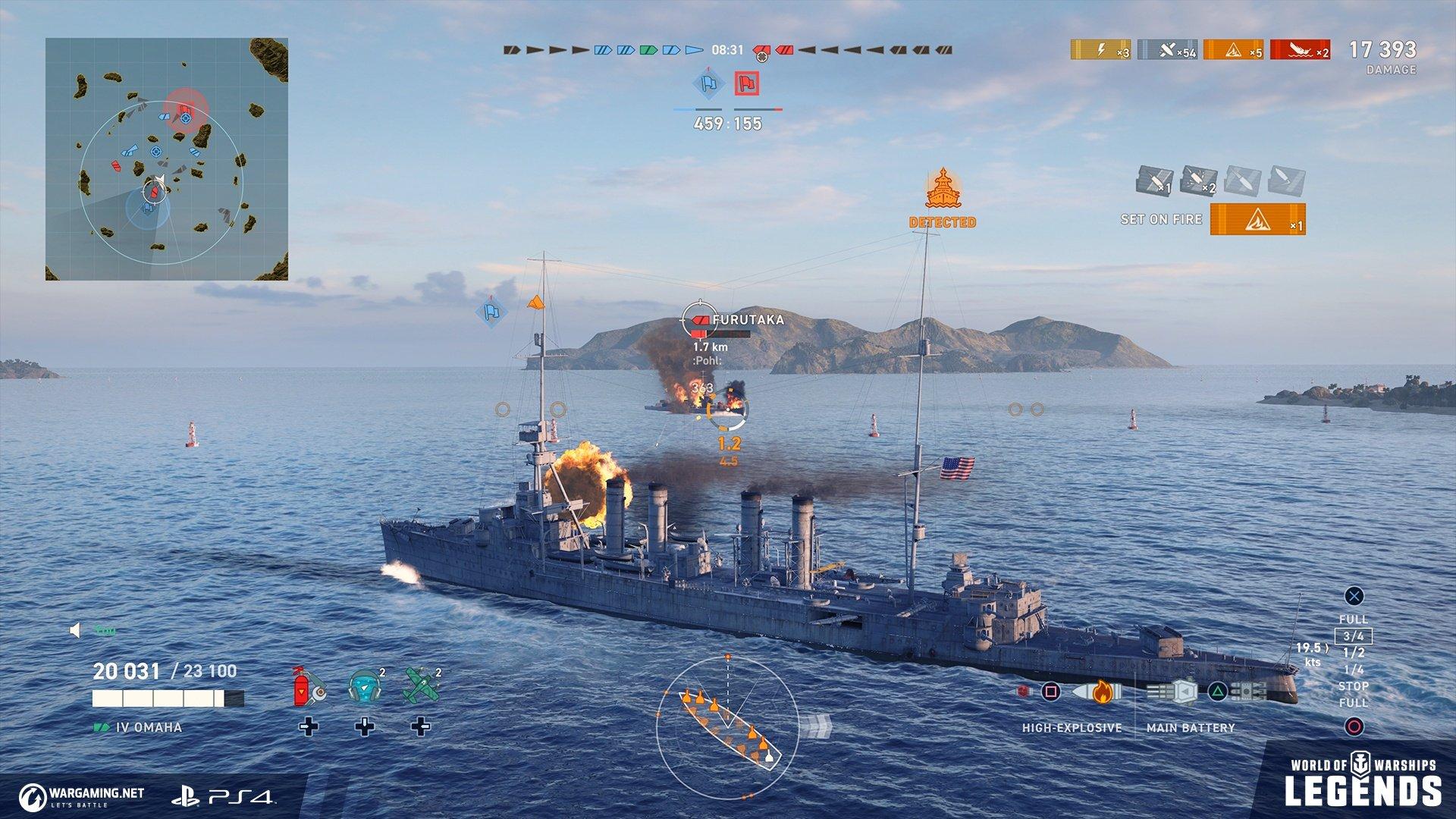The width and height of the screenshot is (1456, 819).
Task: Expand the minimap
Action: [x=167, y=159]
